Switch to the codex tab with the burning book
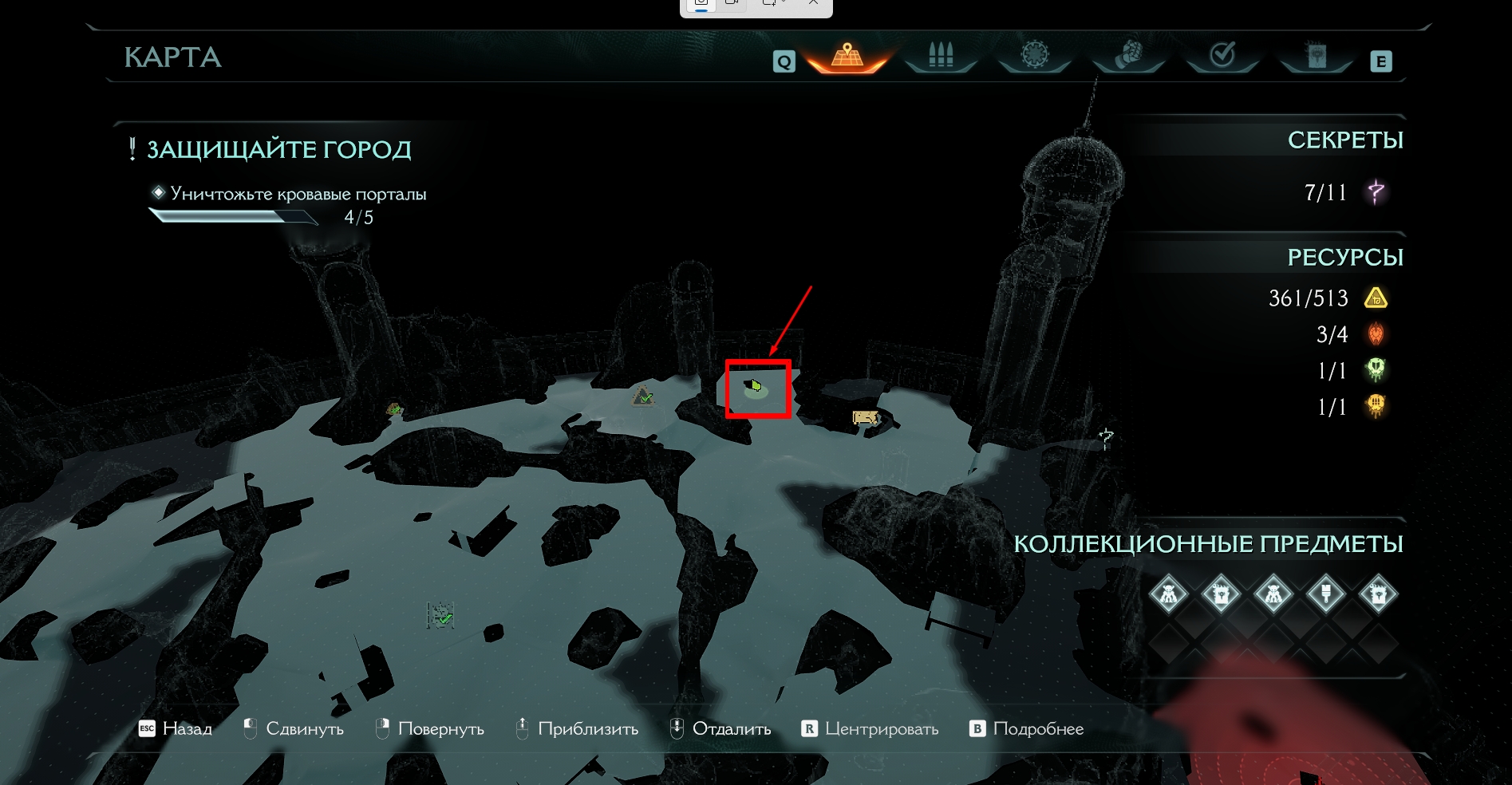 (x=1317, y=55)
